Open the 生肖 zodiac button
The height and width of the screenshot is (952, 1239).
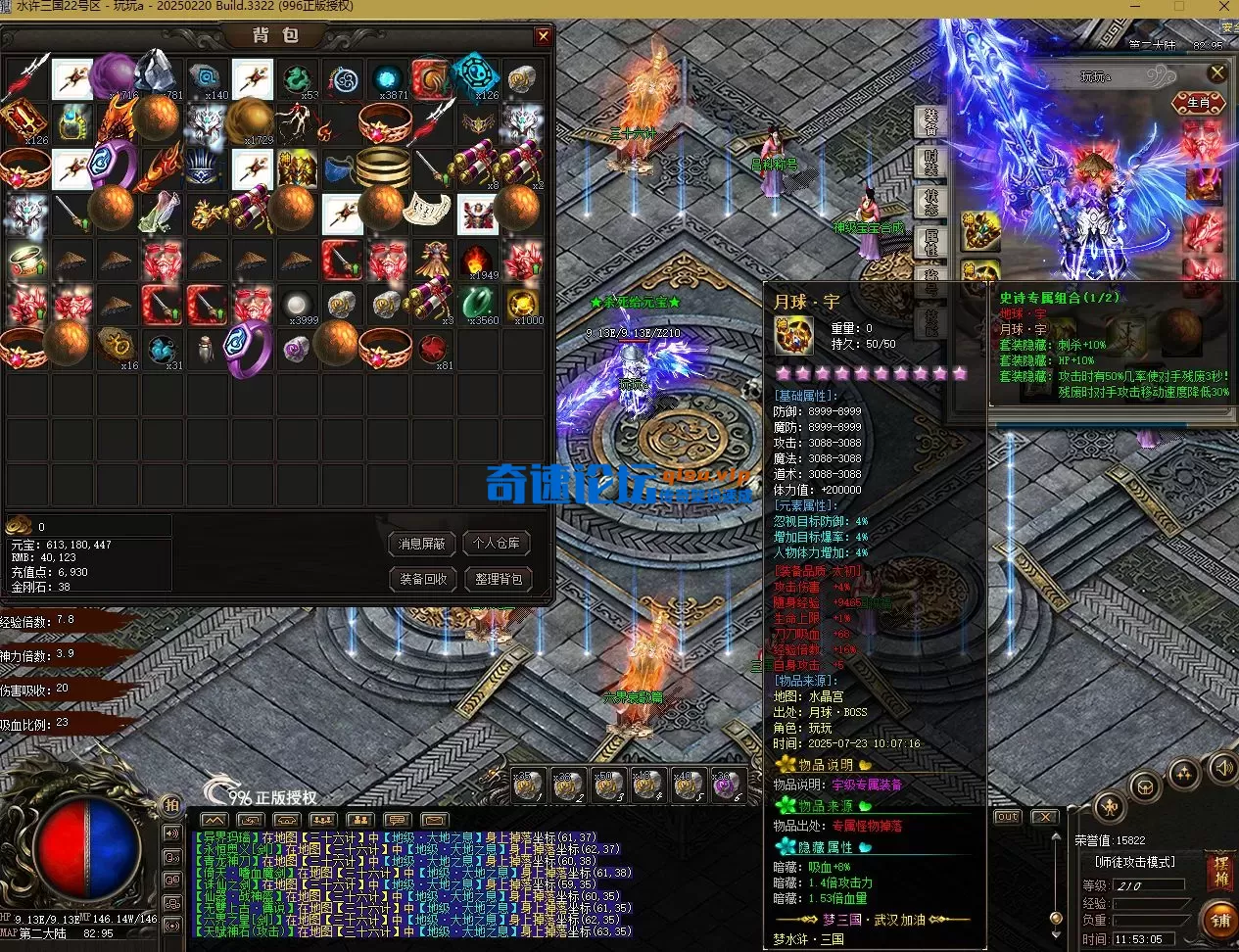point(1198,103)
